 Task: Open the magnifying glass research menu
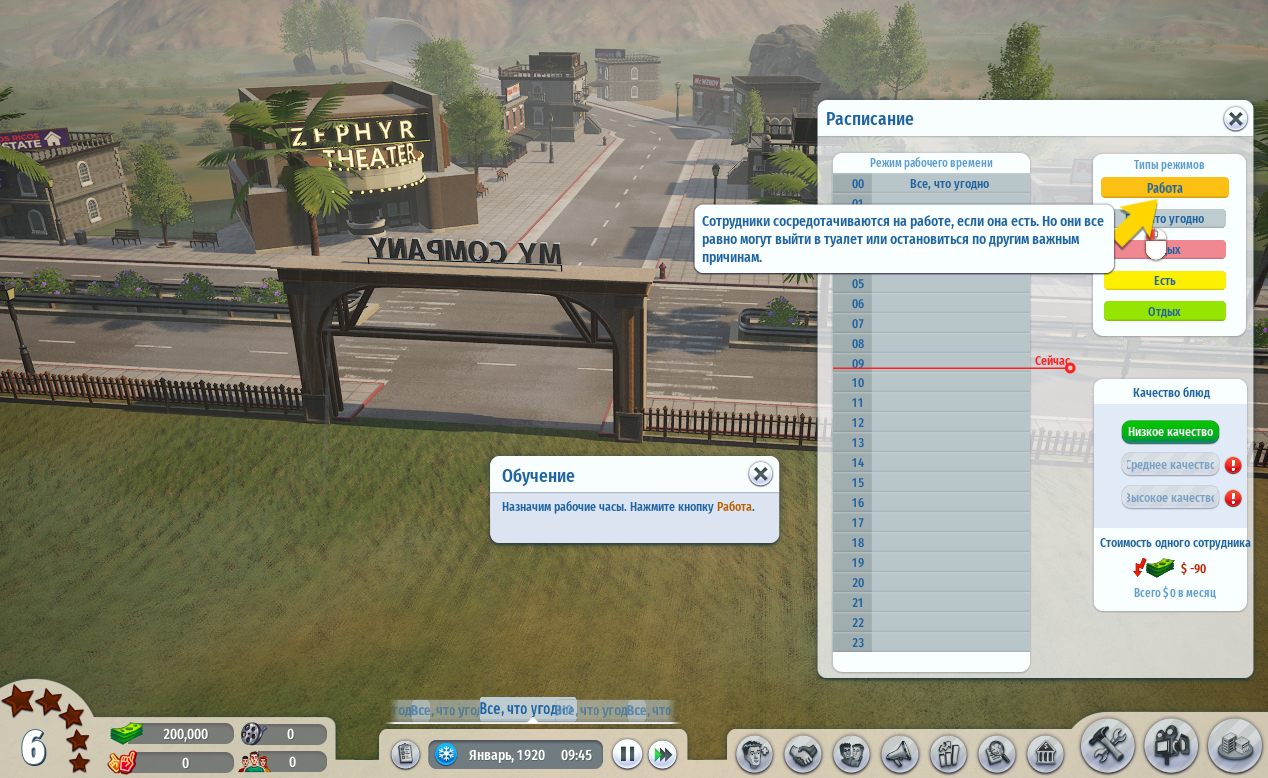997,752
